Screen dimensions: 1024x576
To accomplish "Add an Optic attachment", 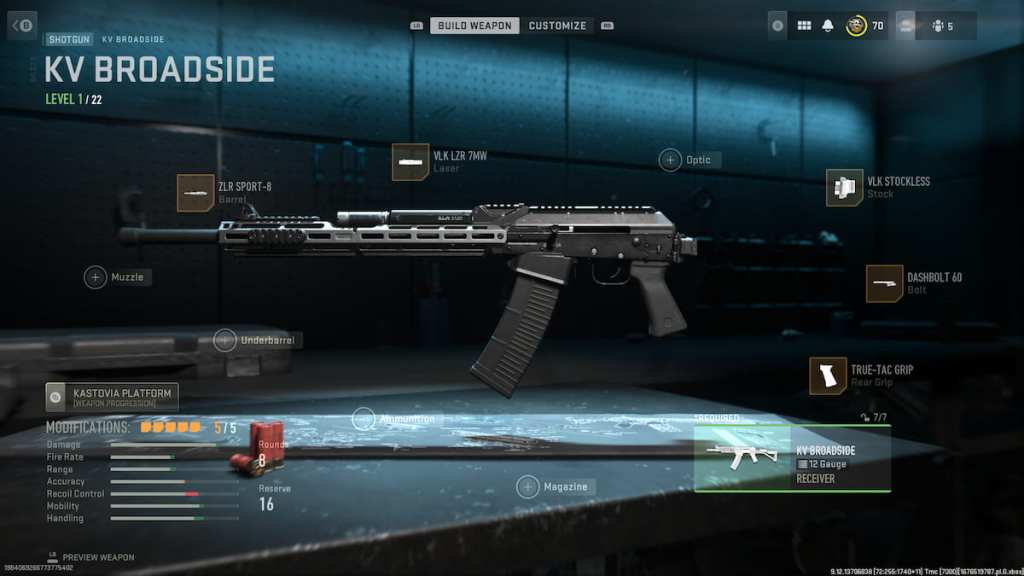I will (x=670, y=160).
